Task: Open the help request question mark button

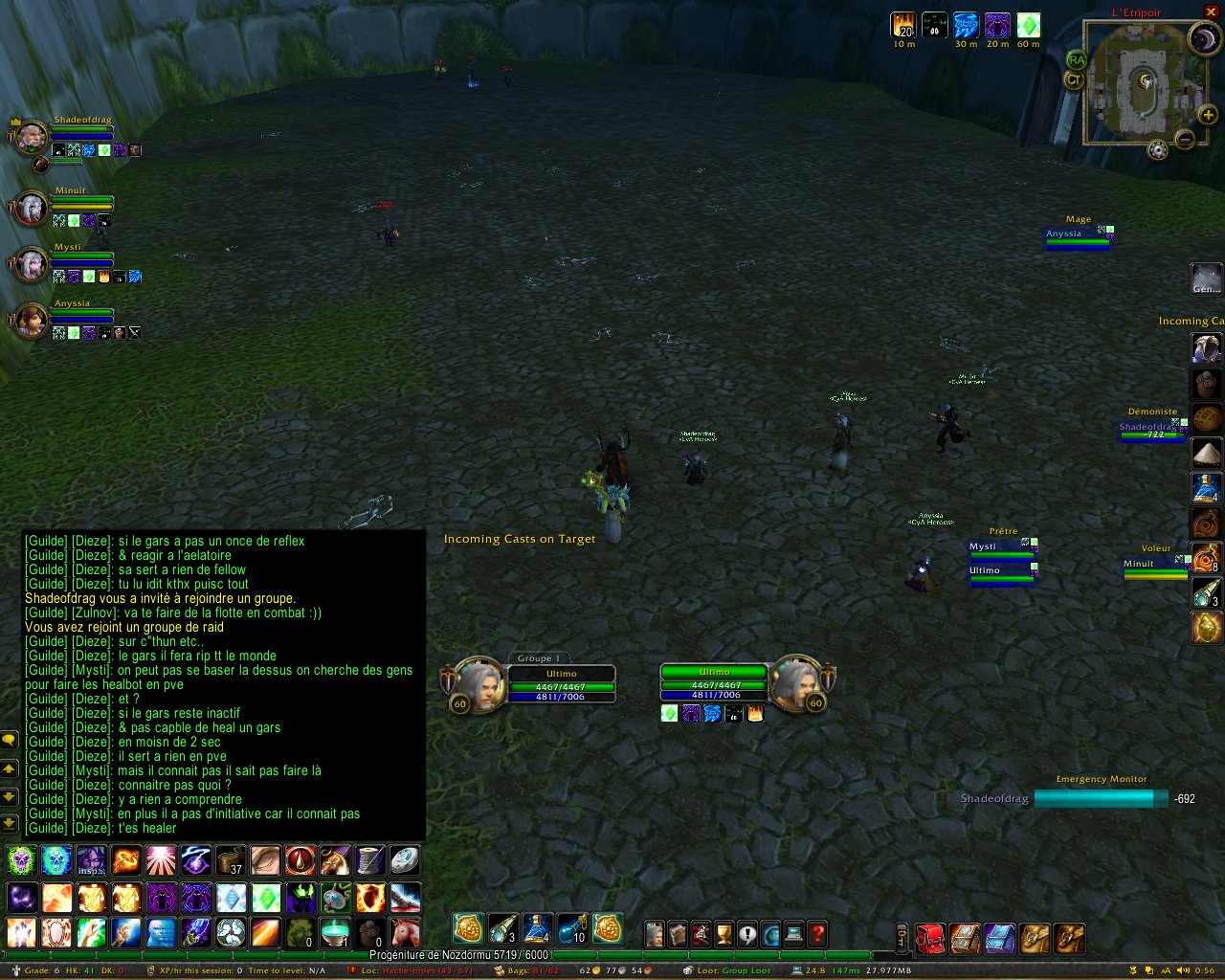Action: pos(817,934)
